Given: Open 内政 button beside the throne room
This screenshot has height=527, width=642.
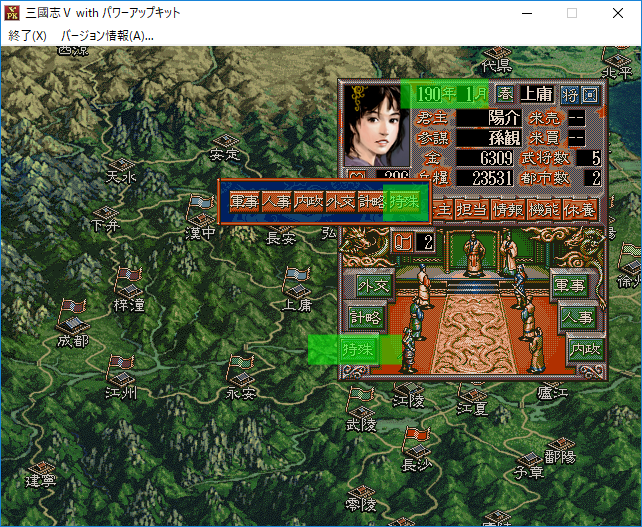Looking at the screenshot, I should [x=582, y=349].
